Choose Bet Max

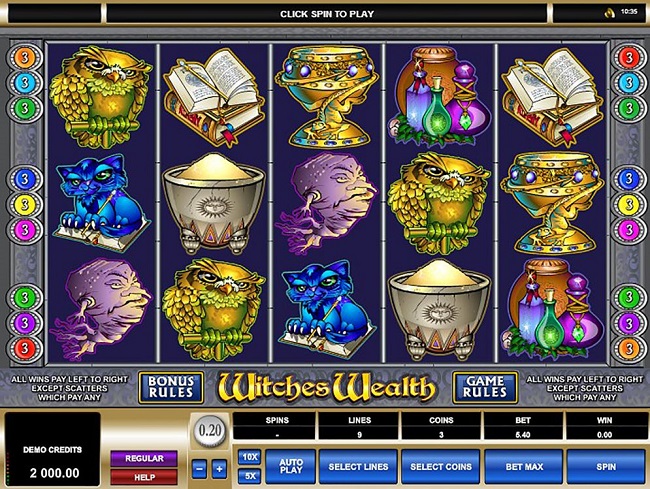[522, 465]
